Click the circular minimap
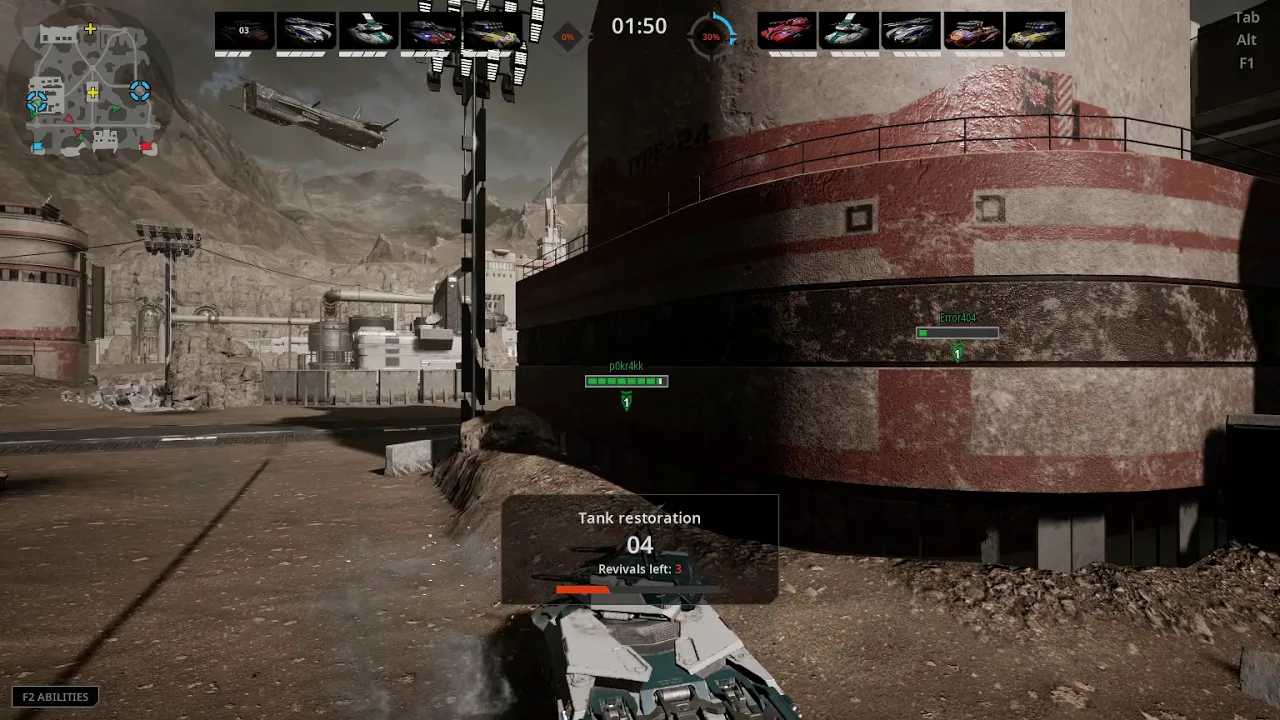 (x=89, y=92)
